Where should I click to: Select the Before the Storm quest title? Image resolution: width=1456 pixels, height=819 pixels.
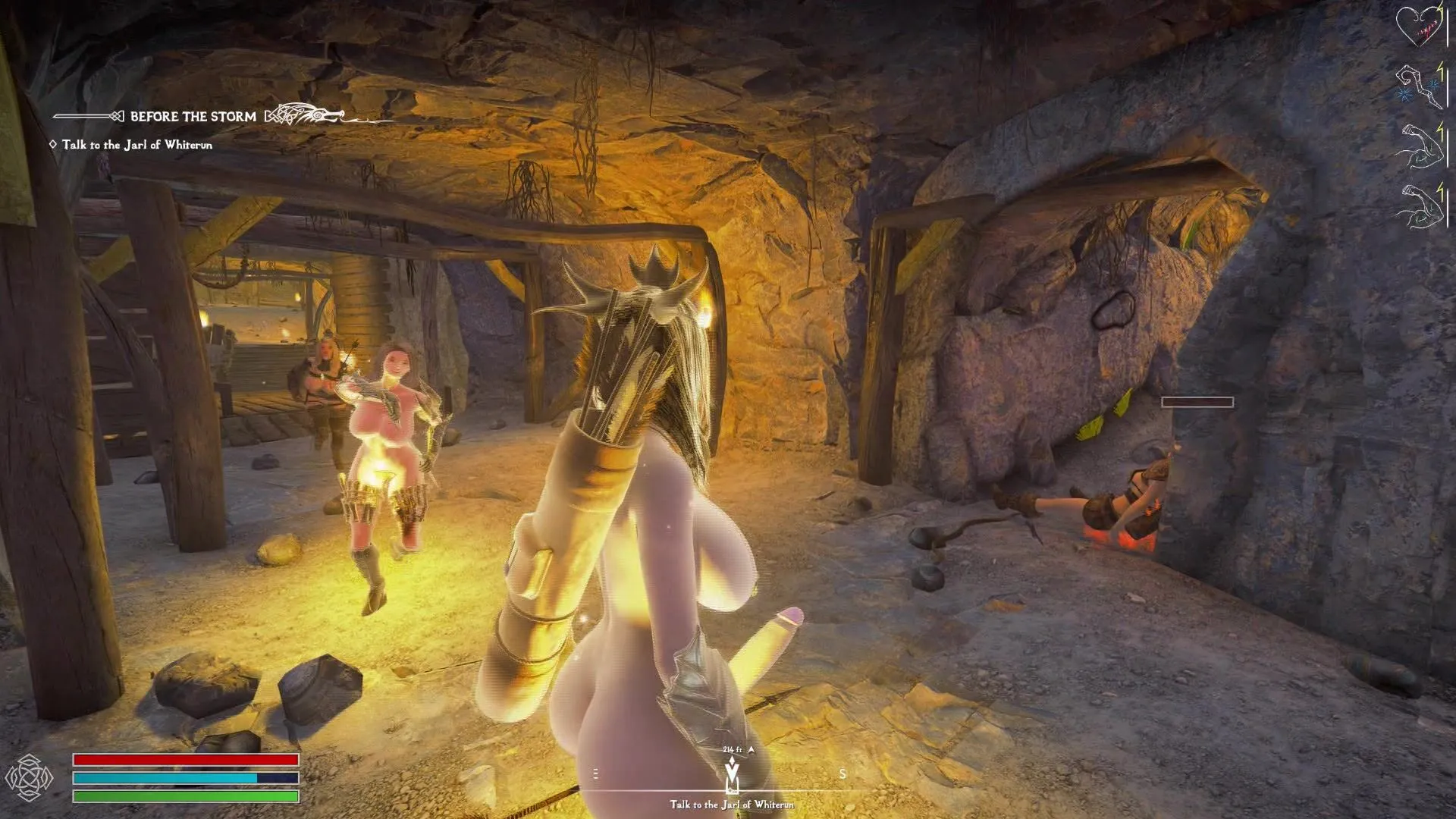193,117
